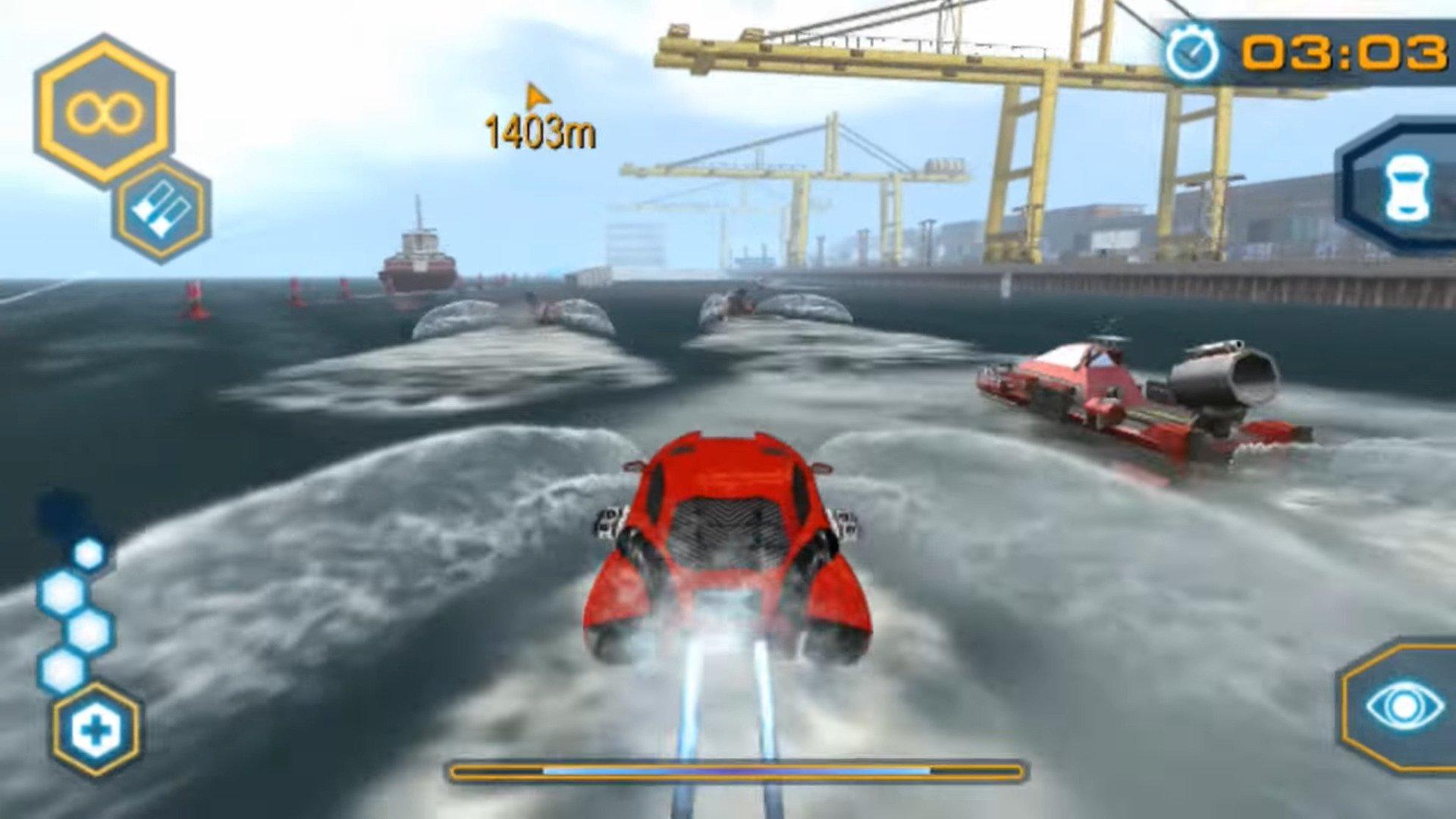Select the 1403m distance label
The image size is (1456, 819).
point(540,130)
